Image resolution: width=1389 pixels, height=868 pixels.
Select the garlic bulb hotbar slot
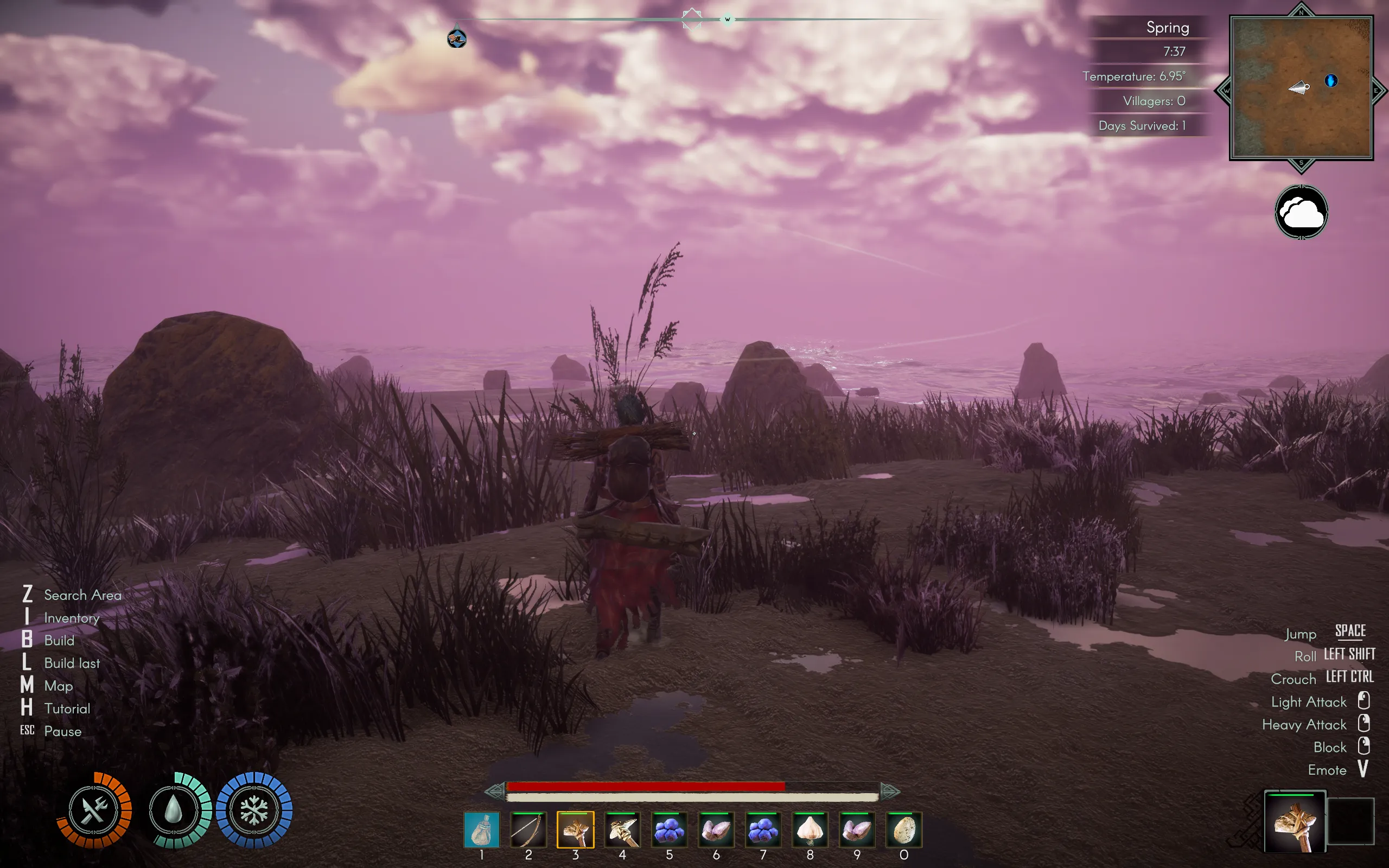[810, 829]
